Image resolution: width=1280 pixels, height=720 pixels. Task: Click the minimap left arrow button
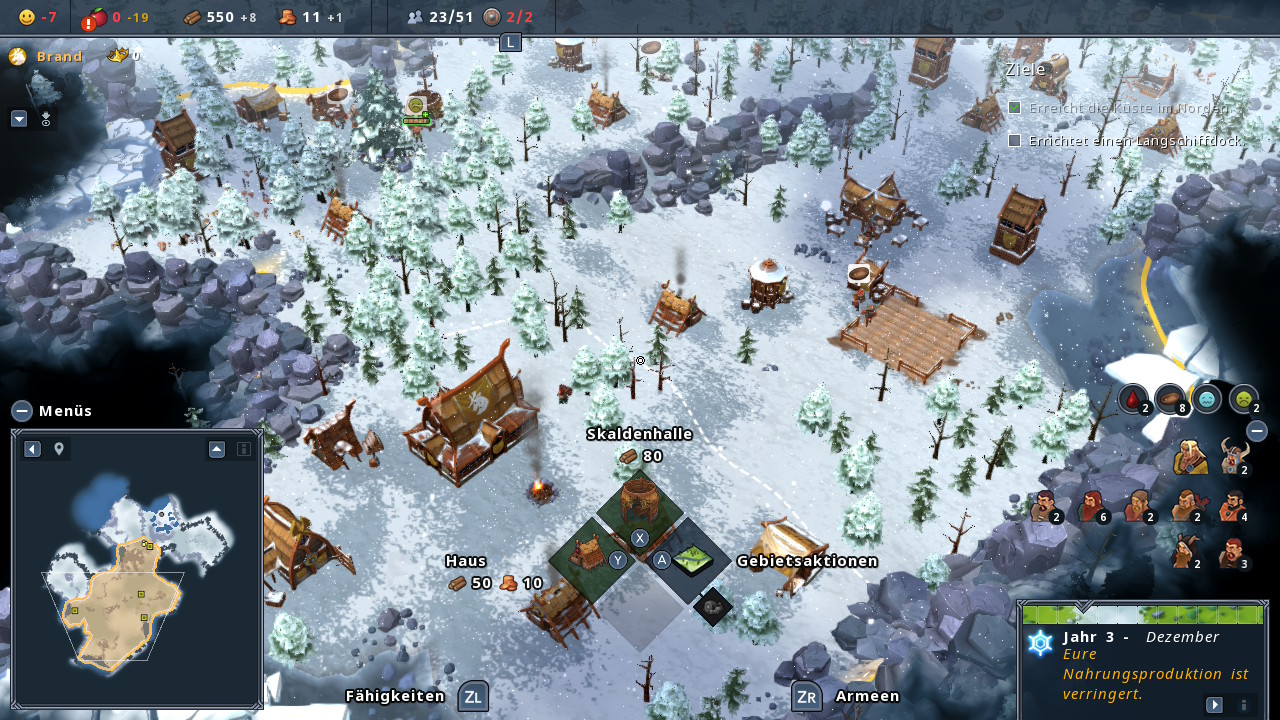(x=32, y=449)
